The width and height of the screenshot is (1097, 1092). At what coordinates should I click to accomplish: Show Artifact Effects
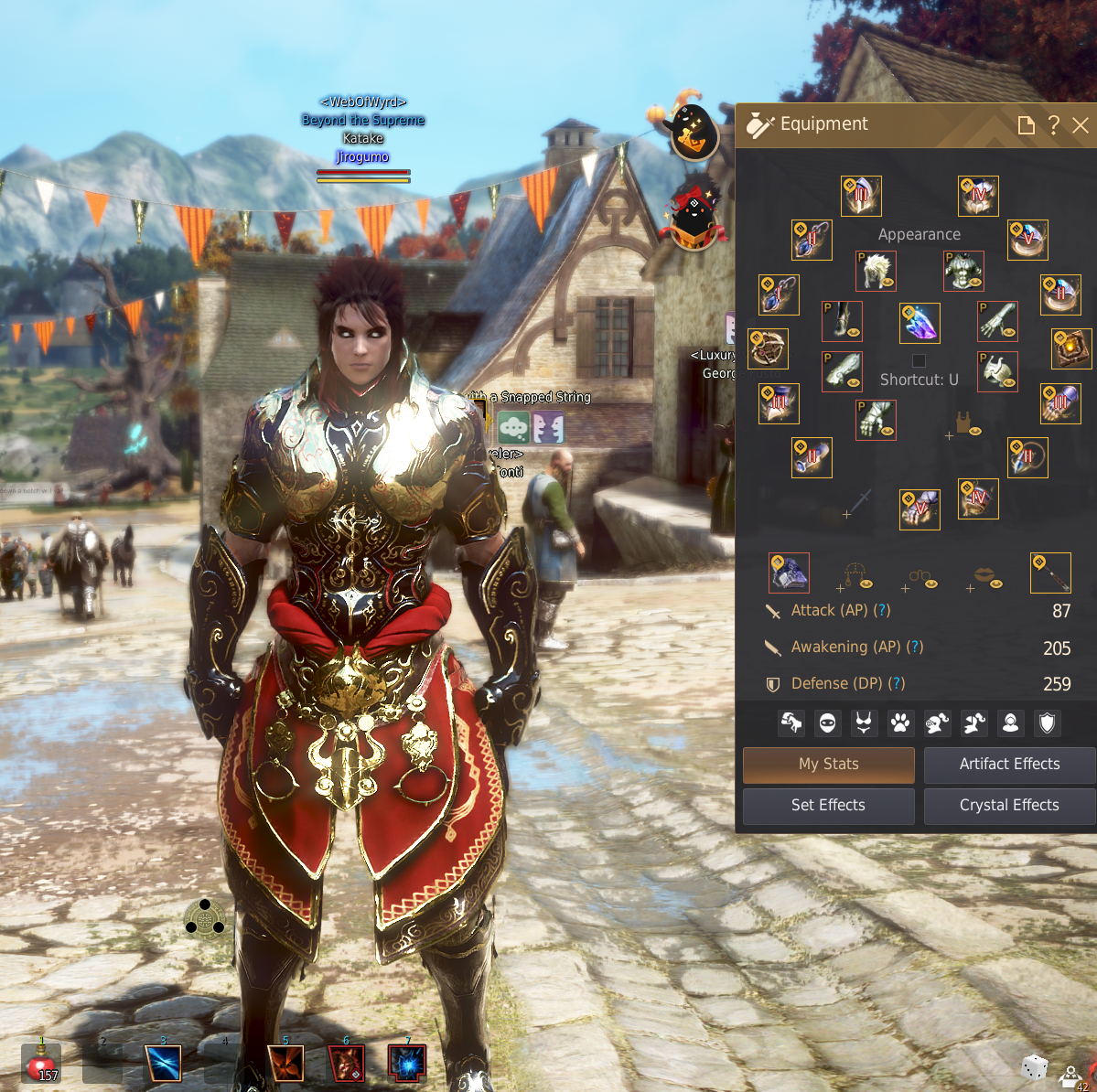tap(1009, 765)
